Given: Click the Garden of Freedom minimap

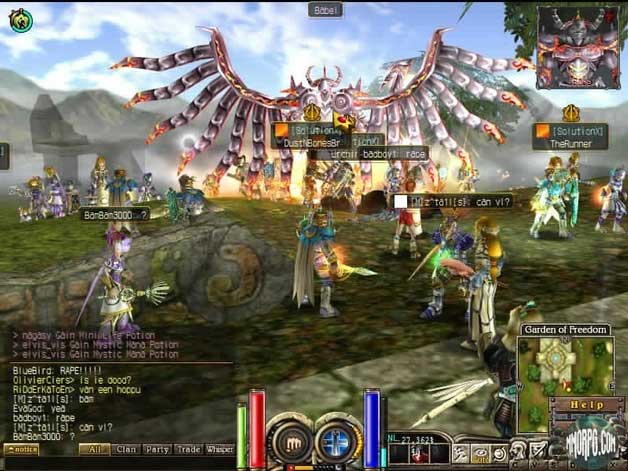Looking at the screenshot, I should 565,366.
